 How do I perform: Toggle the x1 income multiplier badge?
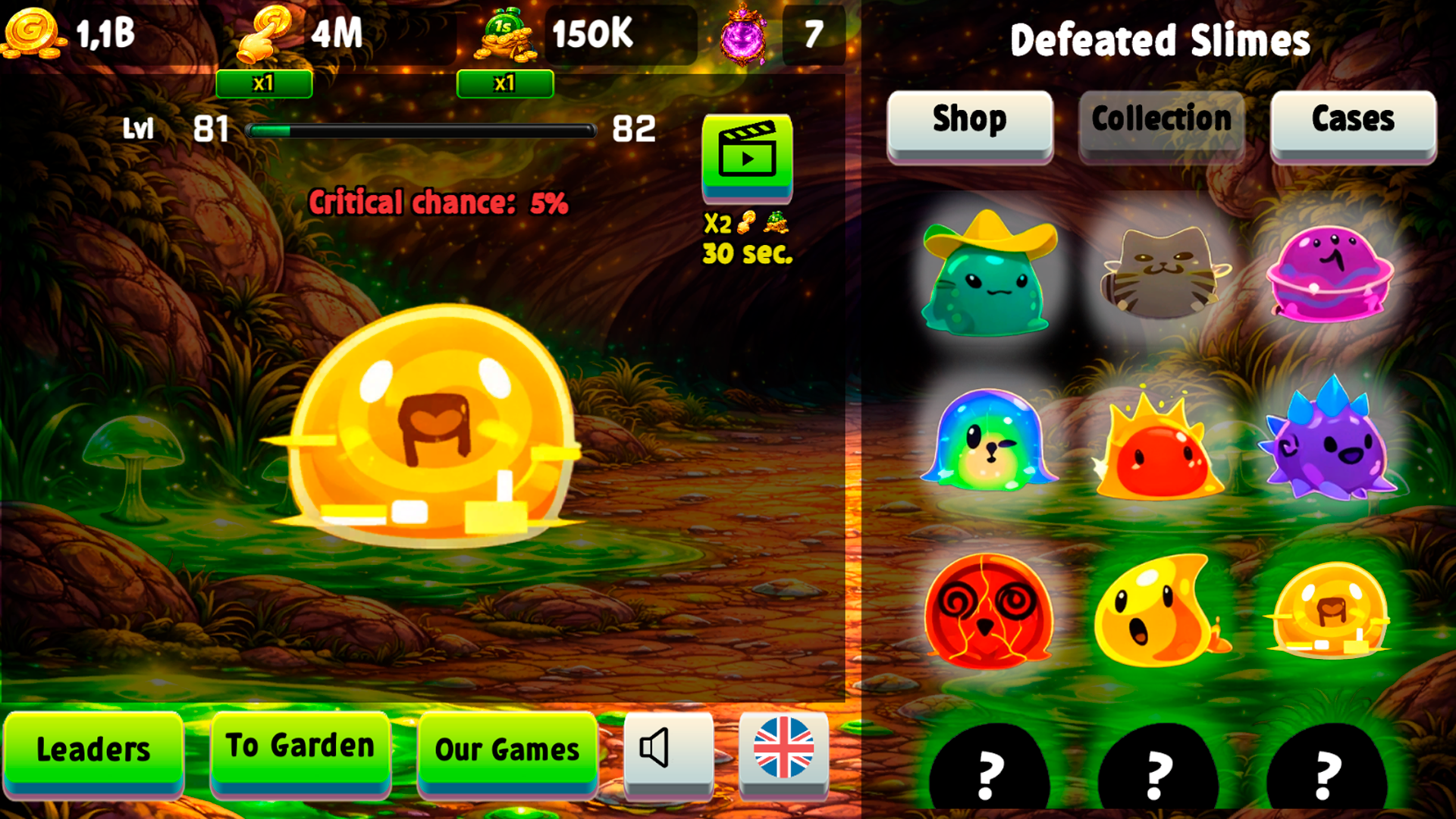click(x=504, y=84)
